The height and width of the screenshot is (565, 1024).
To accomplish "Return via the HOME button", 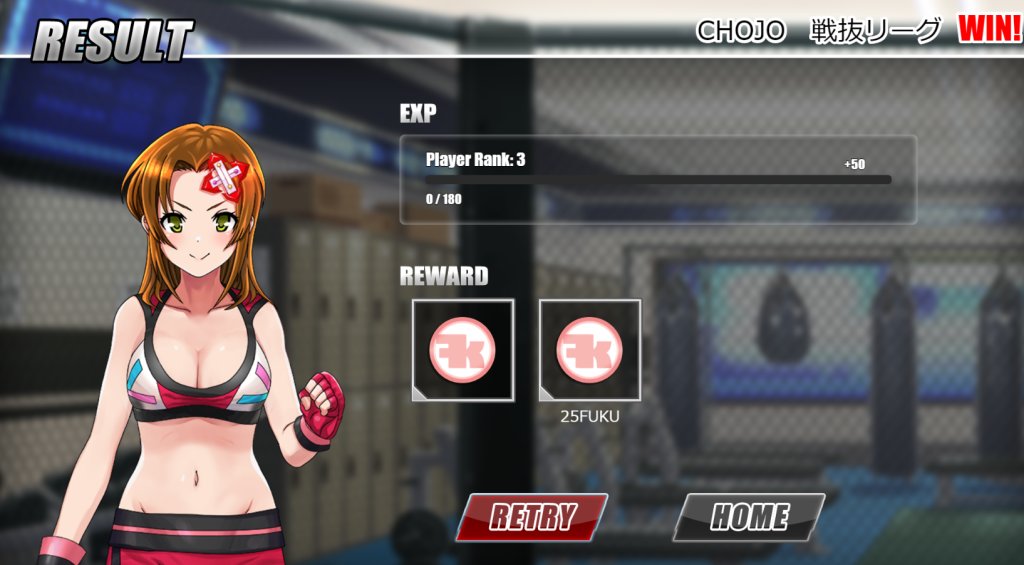I will click(x=749, y=517).
